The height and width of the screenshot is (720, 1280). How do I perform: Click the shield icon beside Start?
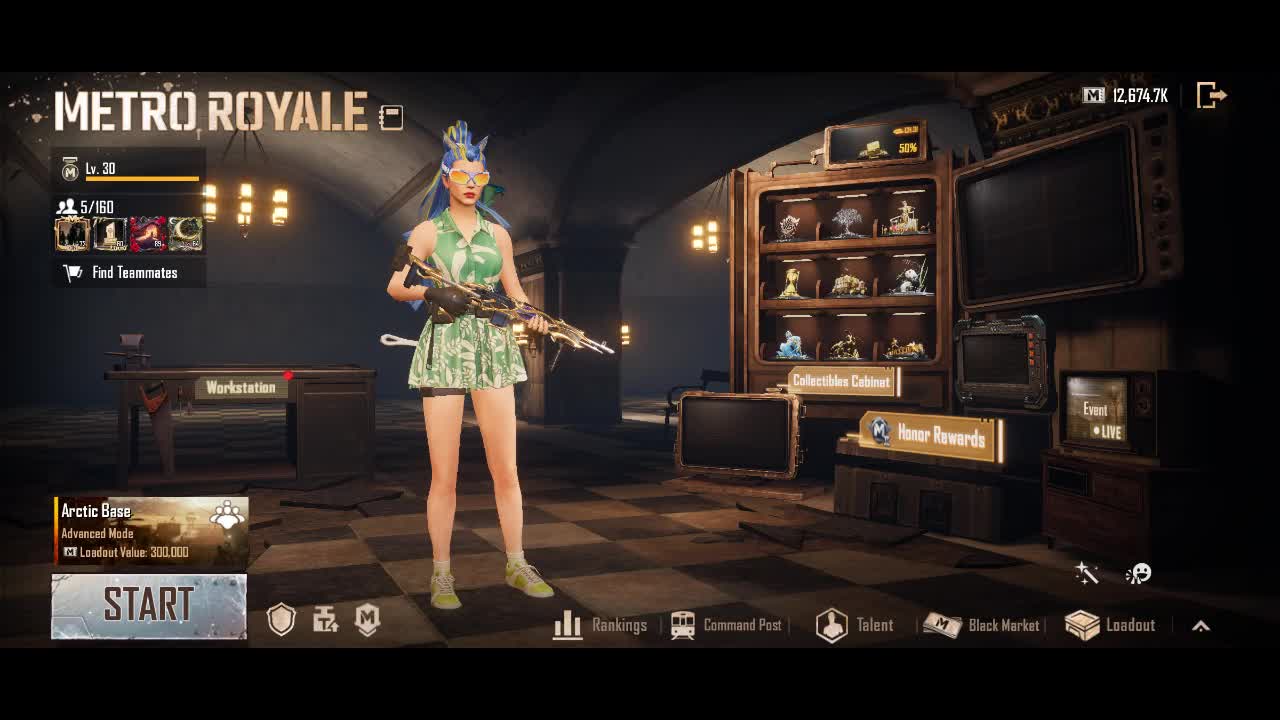282,620
